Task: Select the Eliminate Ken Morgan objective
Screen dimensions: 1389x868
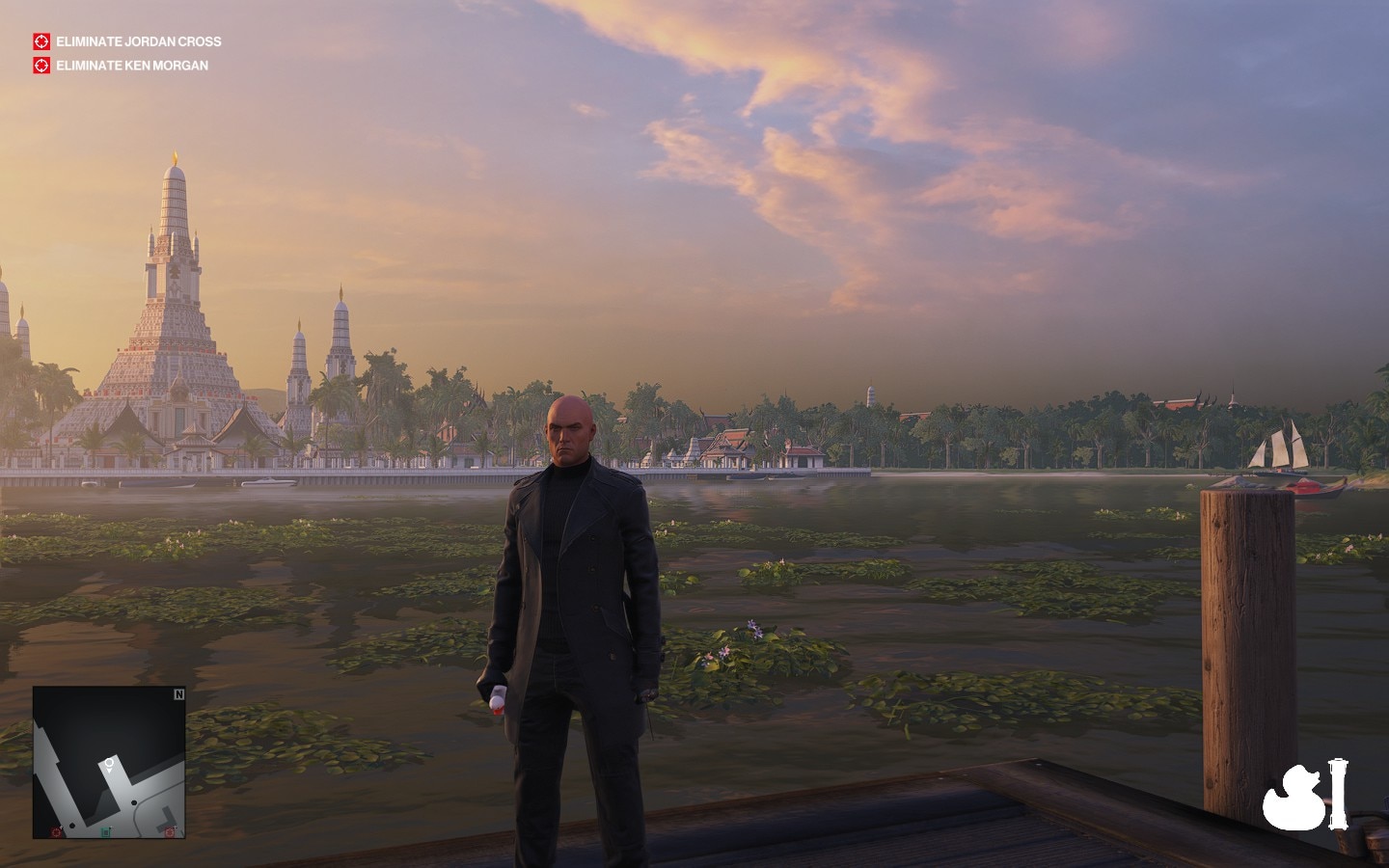Action: (131, 66)
